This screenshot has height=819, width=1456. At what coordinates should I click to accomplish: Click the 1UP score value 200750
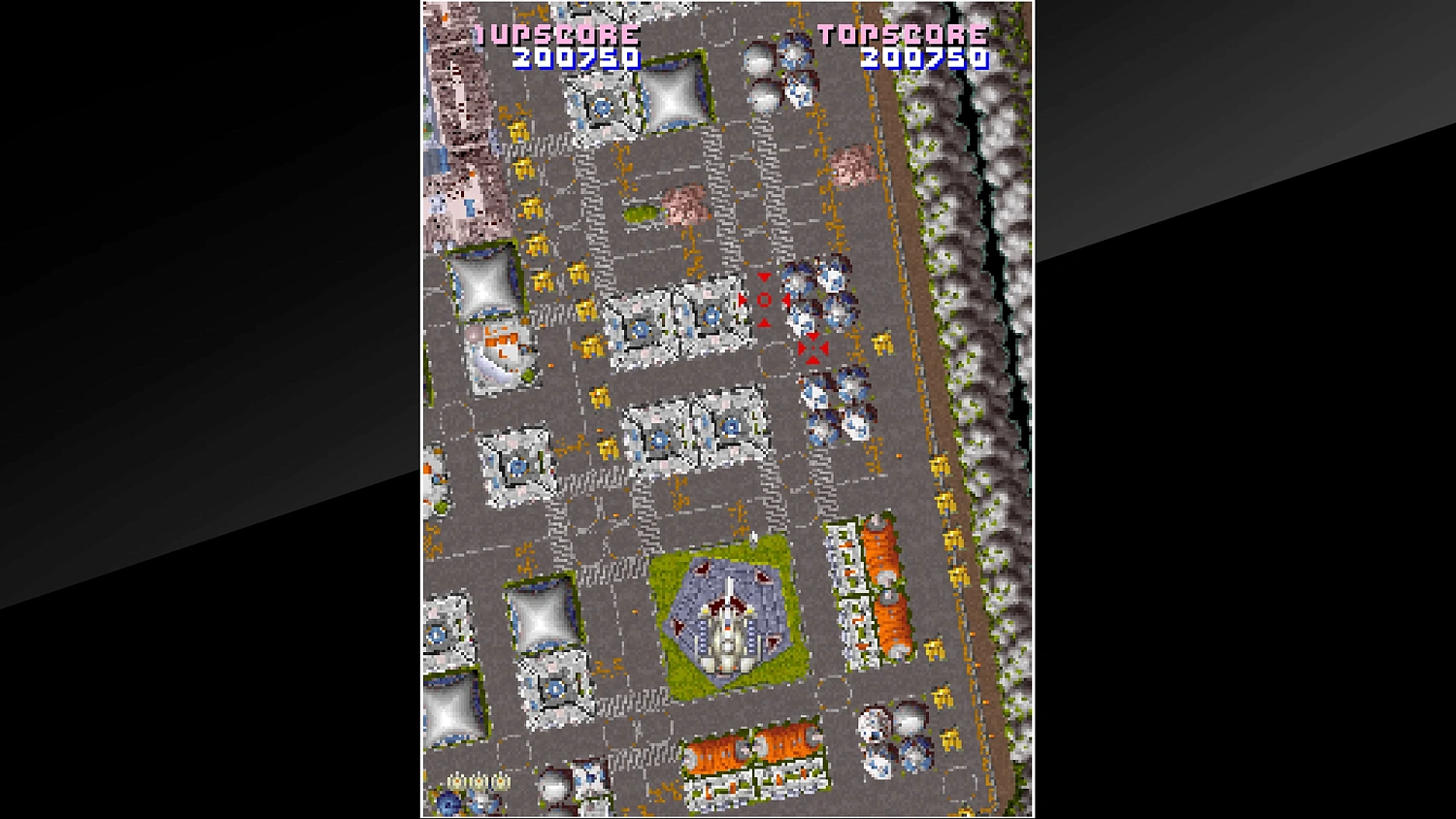(575, 58)
